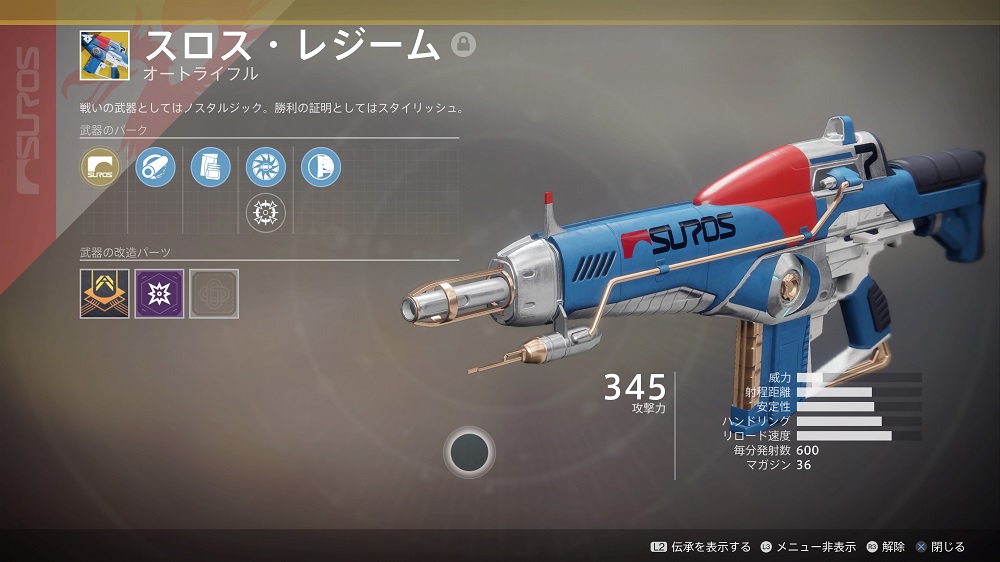Open the purple starburst mod slot
1000x562 pixels.
coord(160,293)
